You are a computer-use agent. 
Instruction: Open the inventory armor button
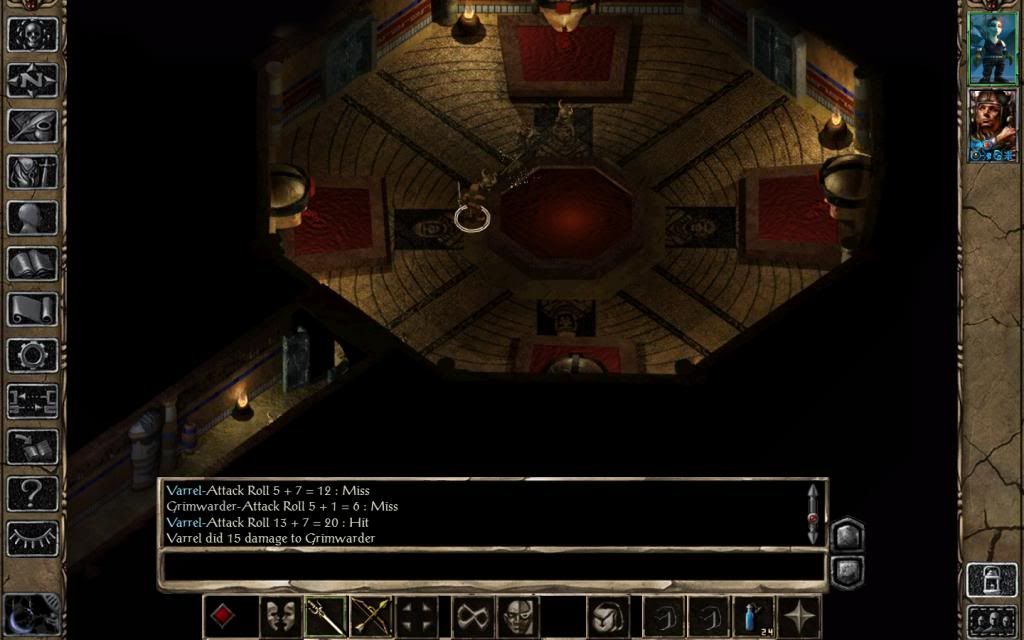pos(32,172)
